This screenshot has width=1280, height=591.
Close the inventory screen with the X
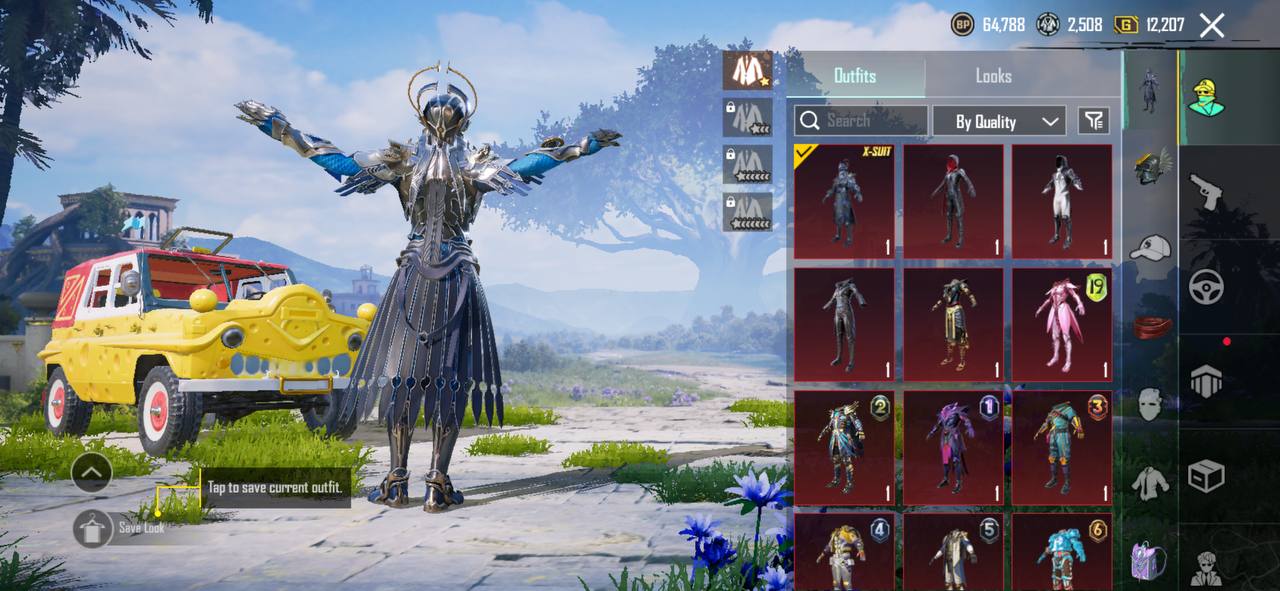[1211, 26]
